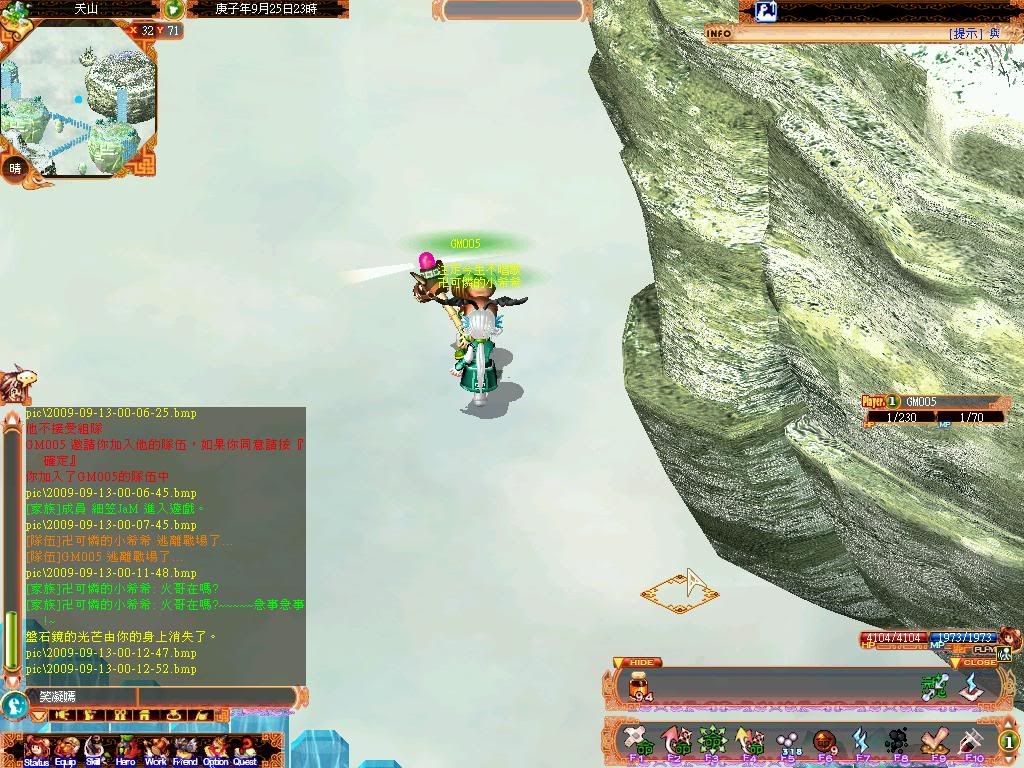Open the Option menu
Viewport: 1024px width, 768px height.
216,749
